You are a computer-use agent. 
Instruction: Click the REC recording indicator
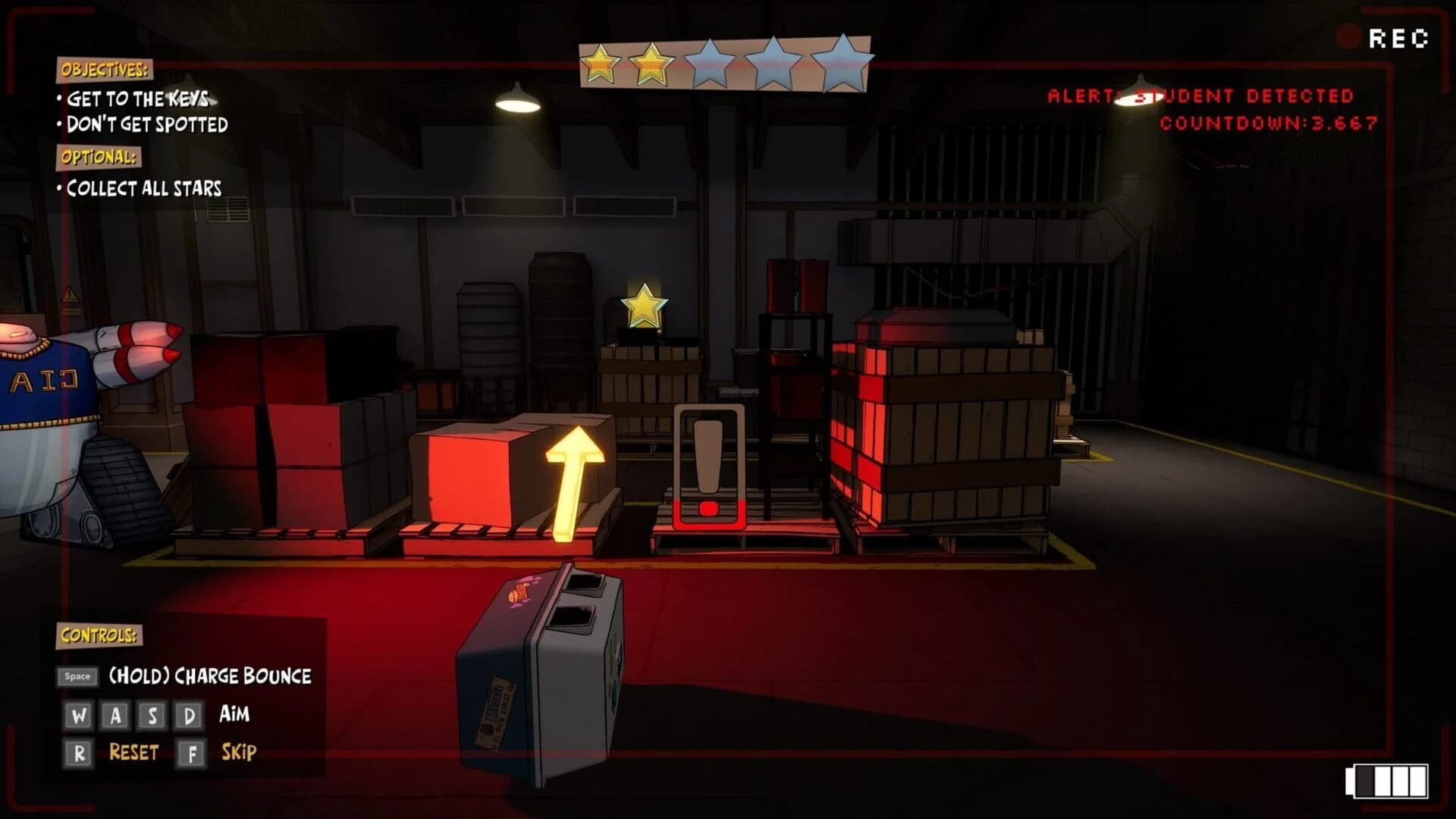pos(1401,36)
